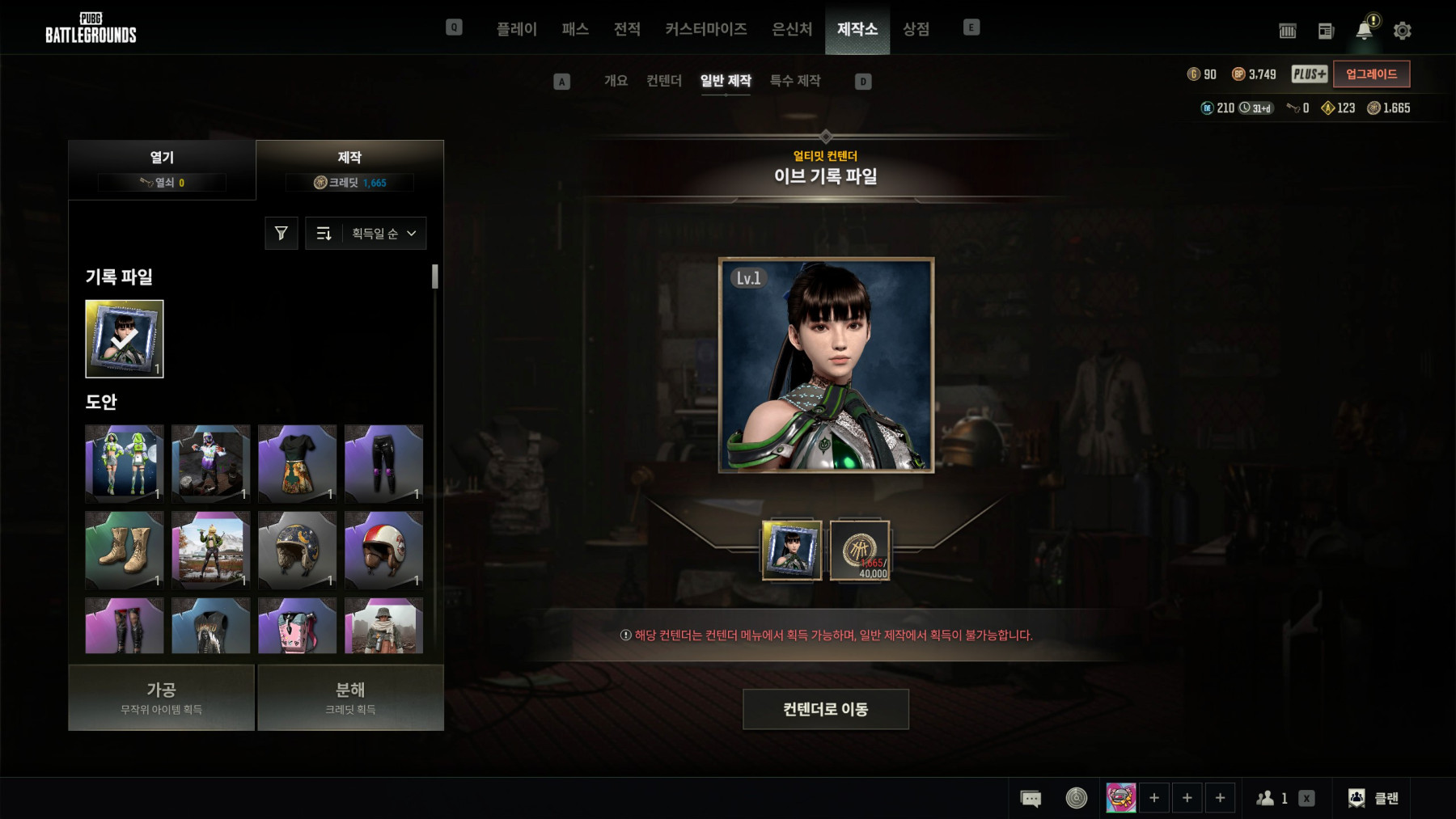The width and height of the screenshot is (1456, 819).
Task: Select the black leggings blueprint
Action: point(383,463)
